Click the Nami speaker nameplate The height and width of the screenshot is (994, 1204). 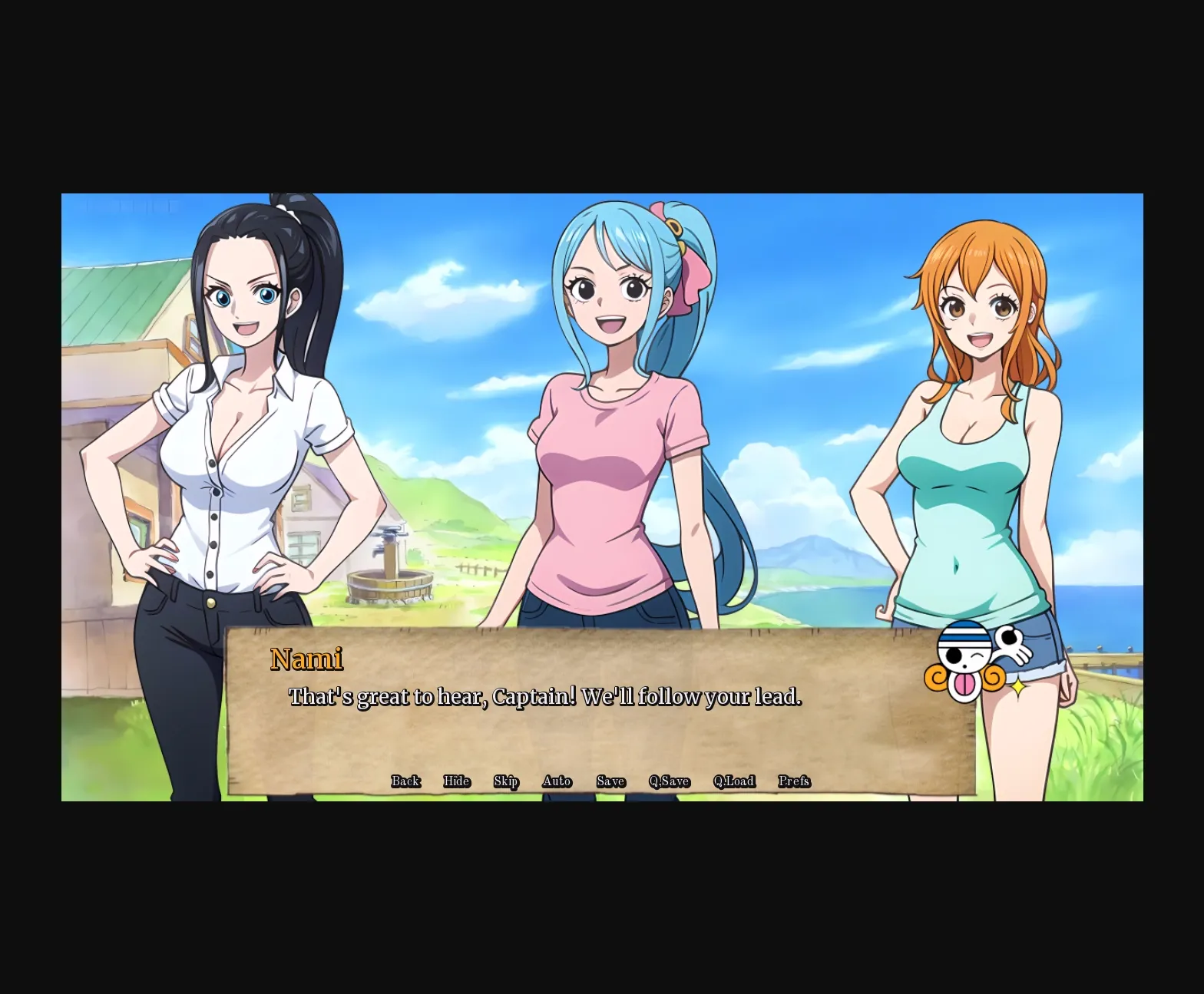(x=308, y=659)
